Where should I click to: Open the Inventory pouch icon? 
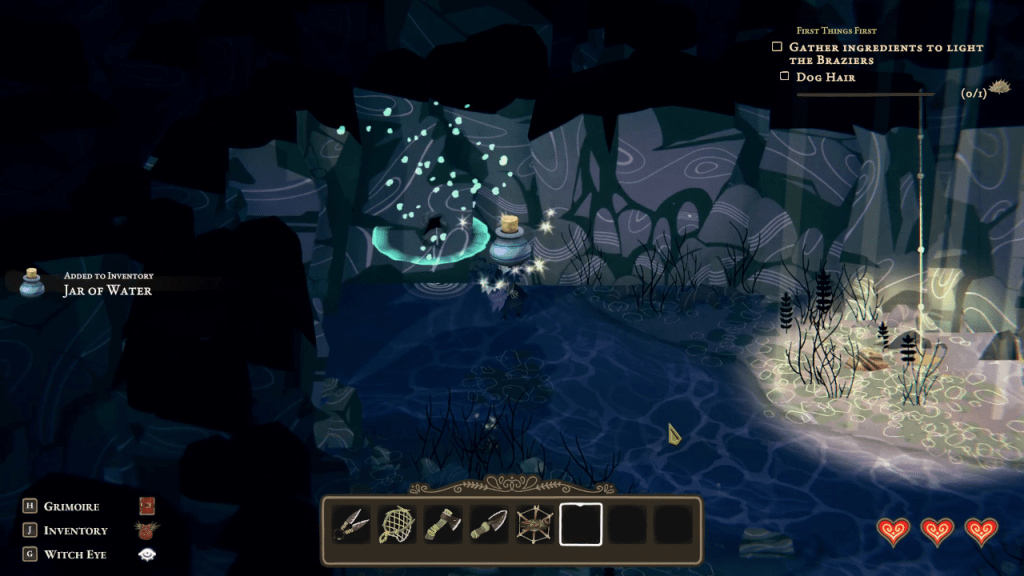coord(147,530)
